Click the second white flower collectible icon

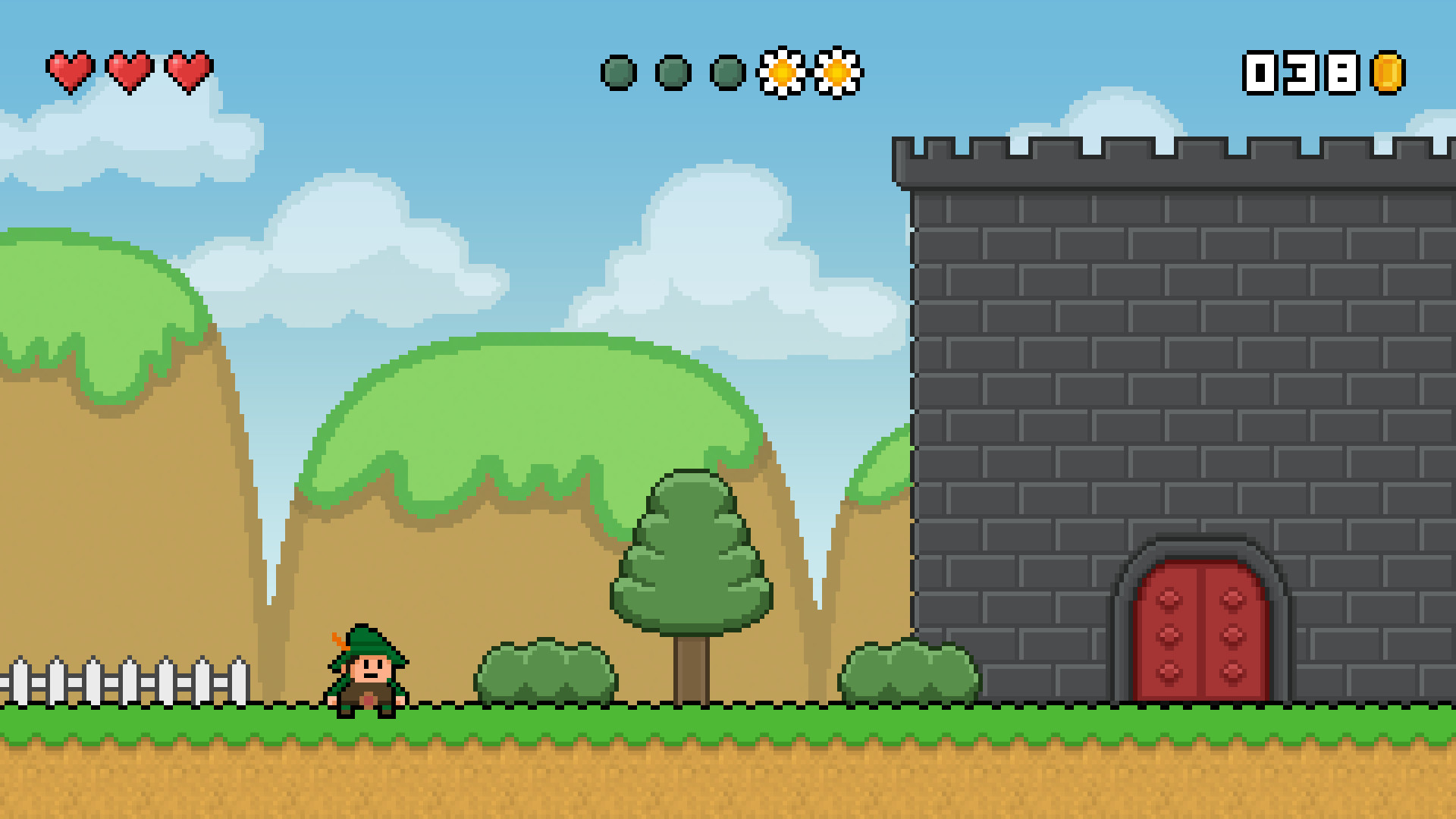836,74
